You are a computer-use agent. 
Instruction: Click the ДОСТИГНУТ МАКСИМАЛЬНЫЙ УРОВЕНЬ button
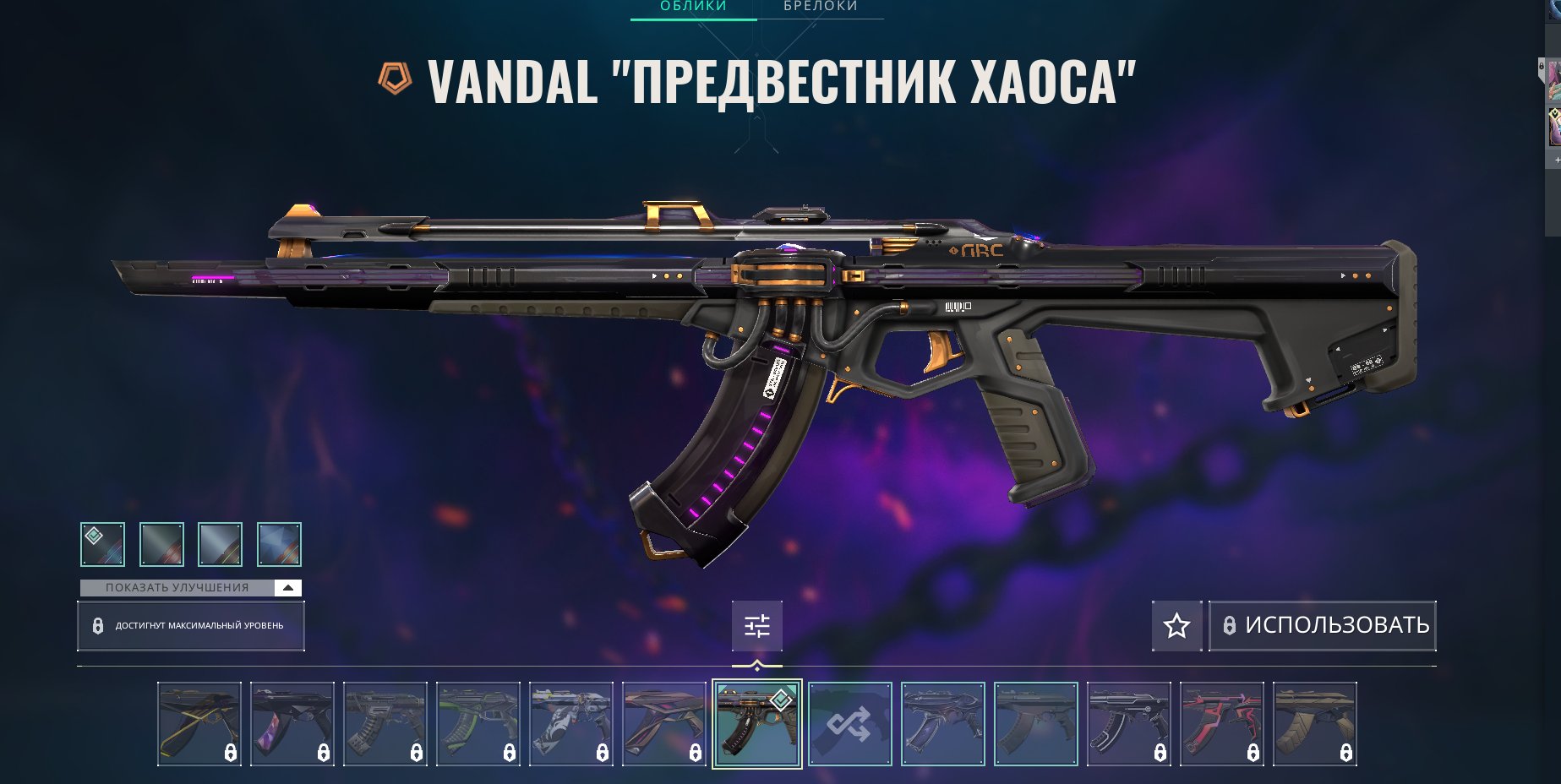click(x=190, y=626)
